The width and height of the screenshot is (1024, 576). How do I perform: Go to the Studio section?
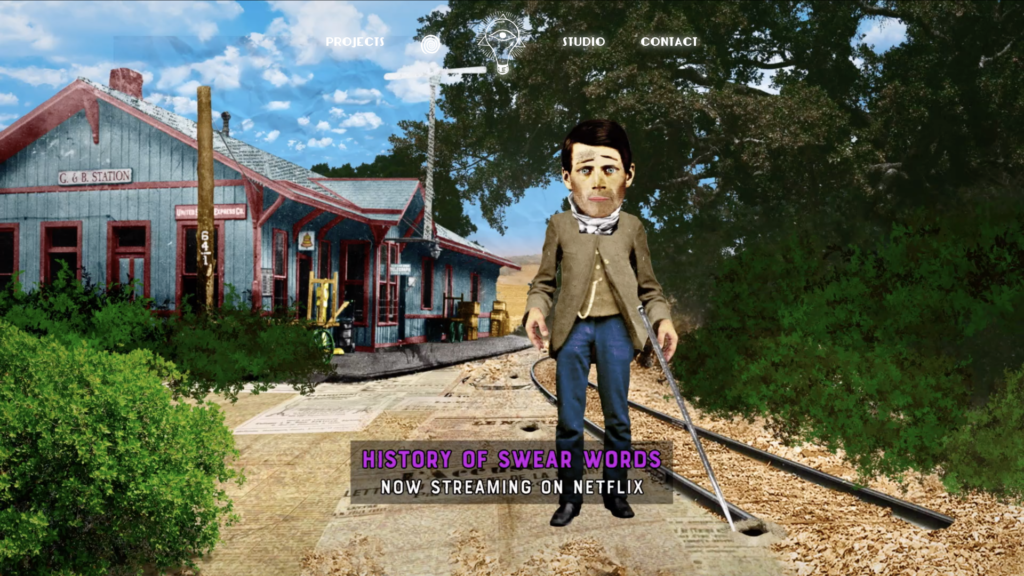583,42
